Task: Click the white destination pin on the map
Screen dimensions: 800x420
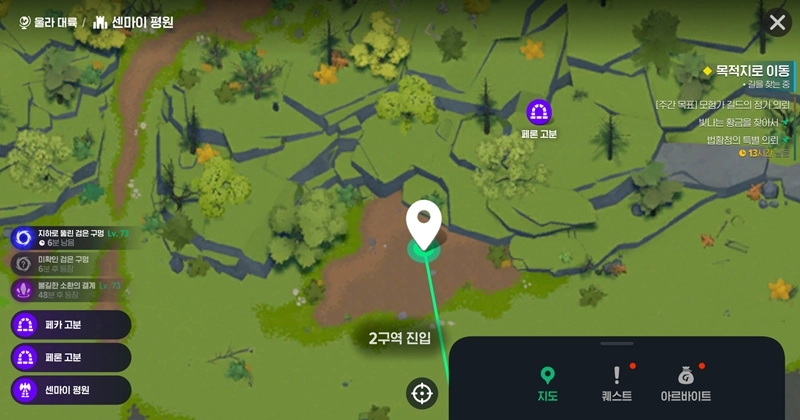Action: pos(424,224)
